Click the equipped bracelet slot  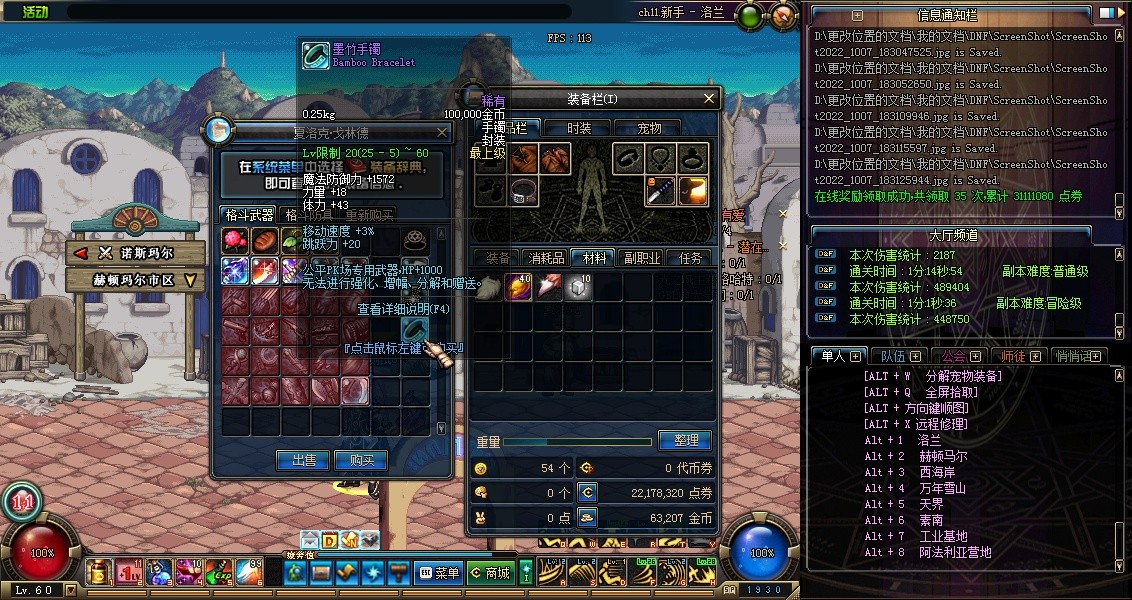click(x=629, y=158)
